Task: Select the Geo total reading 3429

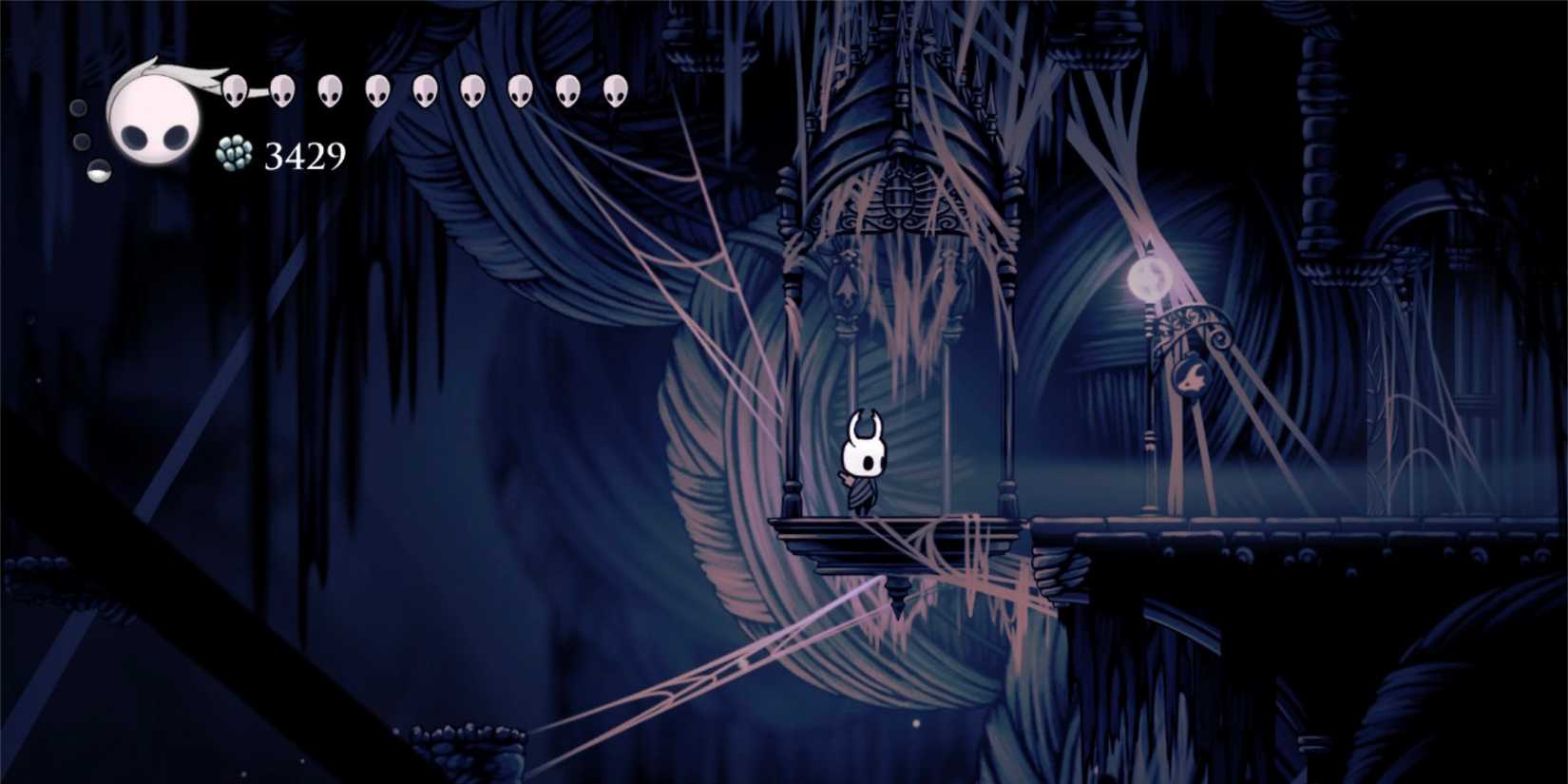Action: coord(304,154)
